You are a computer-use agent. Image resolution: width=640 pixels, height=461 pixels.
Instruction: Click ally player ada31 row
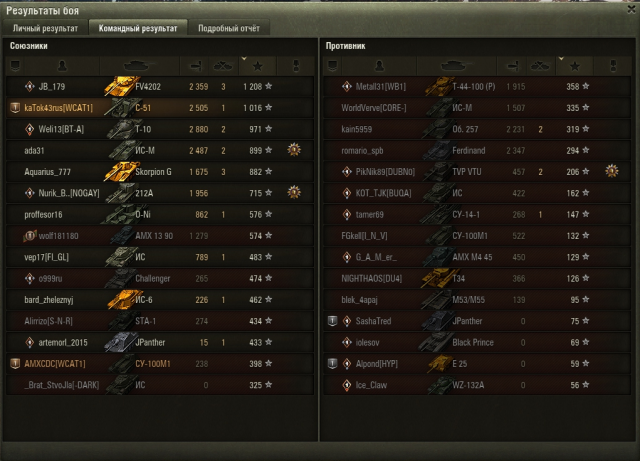click(x=160, y=150)
